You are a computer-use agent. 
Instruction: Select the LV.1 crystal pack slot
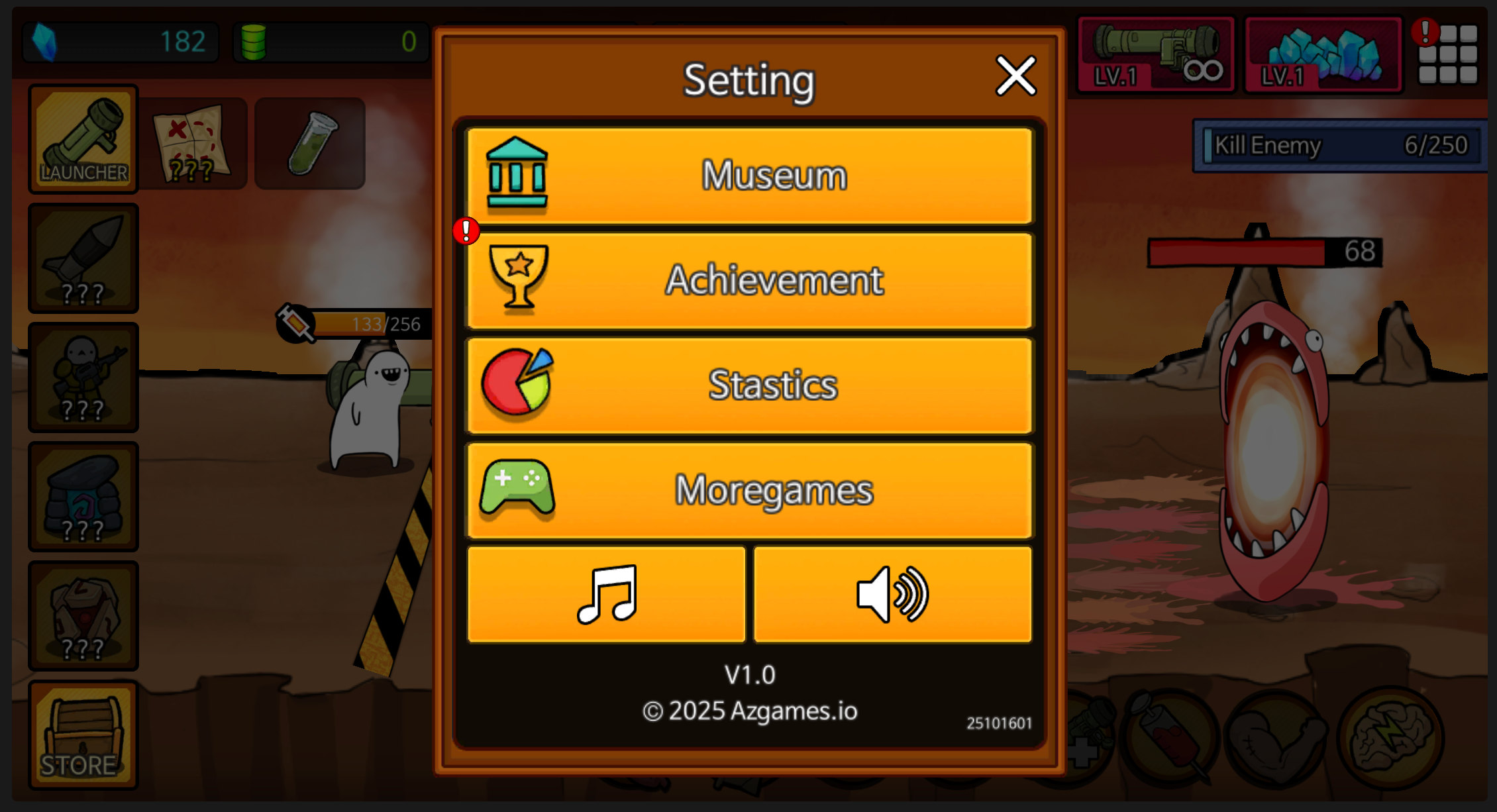(1323, 54)
